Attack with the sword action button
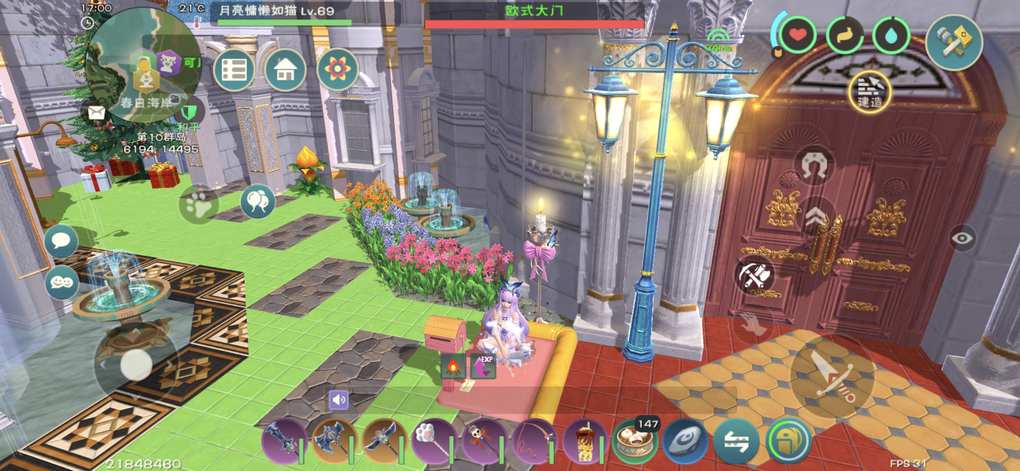The width and height of the screenshot is (1020, 471). coord(832,377)
